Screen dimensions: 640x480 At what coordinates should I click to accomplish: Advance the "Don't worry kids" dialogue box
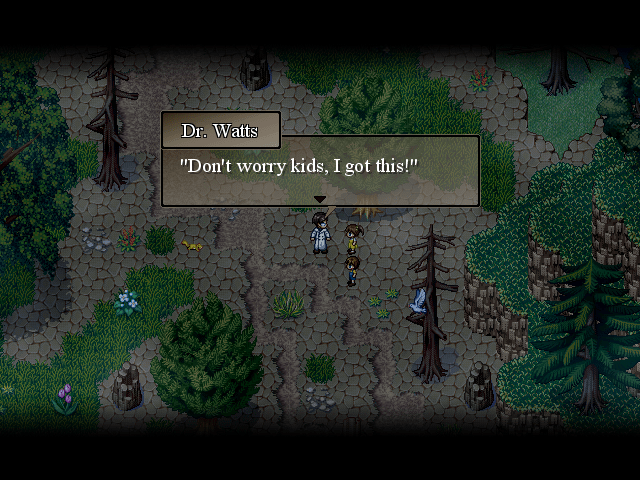[x=320, y=170]
